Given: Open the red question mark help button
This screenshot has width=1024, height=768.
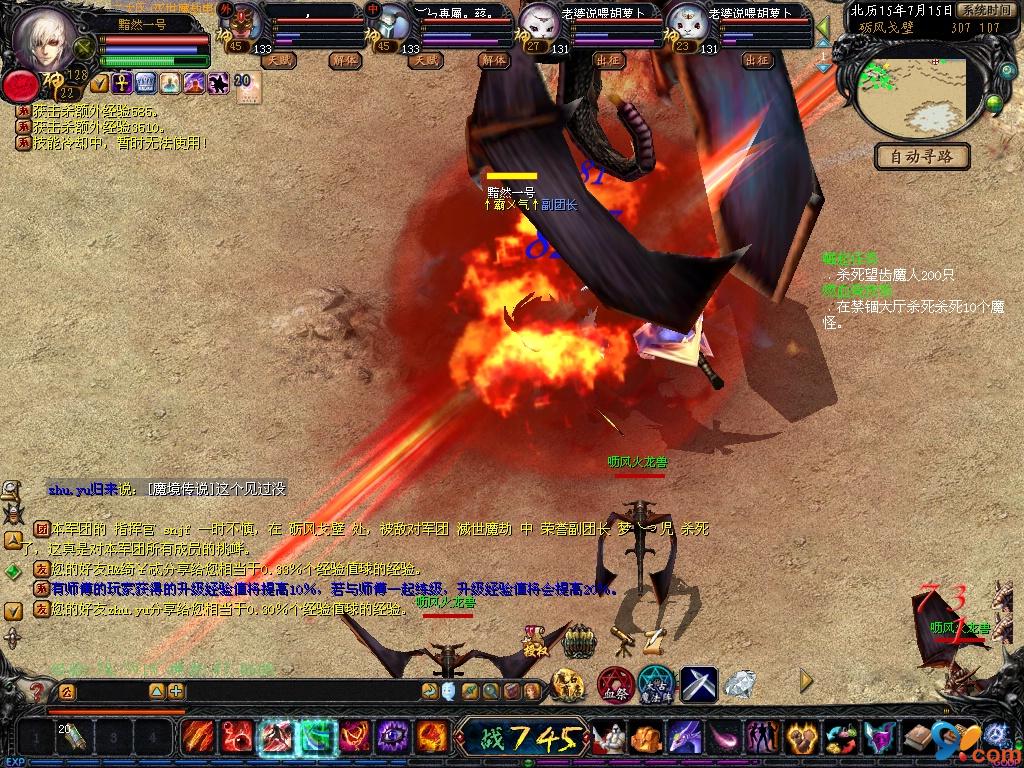Looking at the screenshot, I should click(37, 691).
